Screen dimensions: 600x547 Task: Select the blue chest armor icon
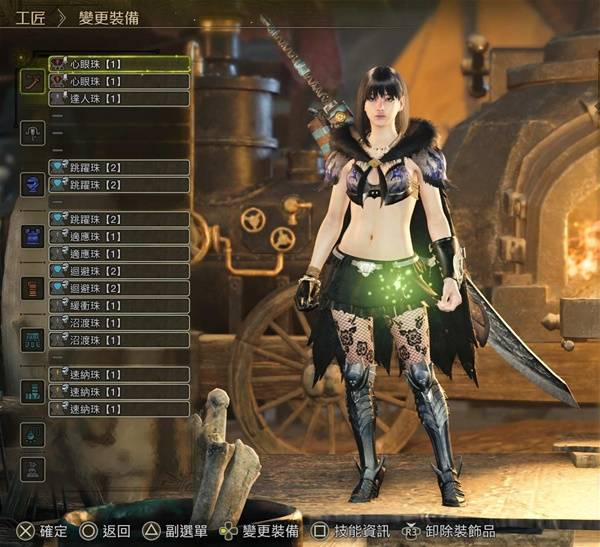pos(33,184)
